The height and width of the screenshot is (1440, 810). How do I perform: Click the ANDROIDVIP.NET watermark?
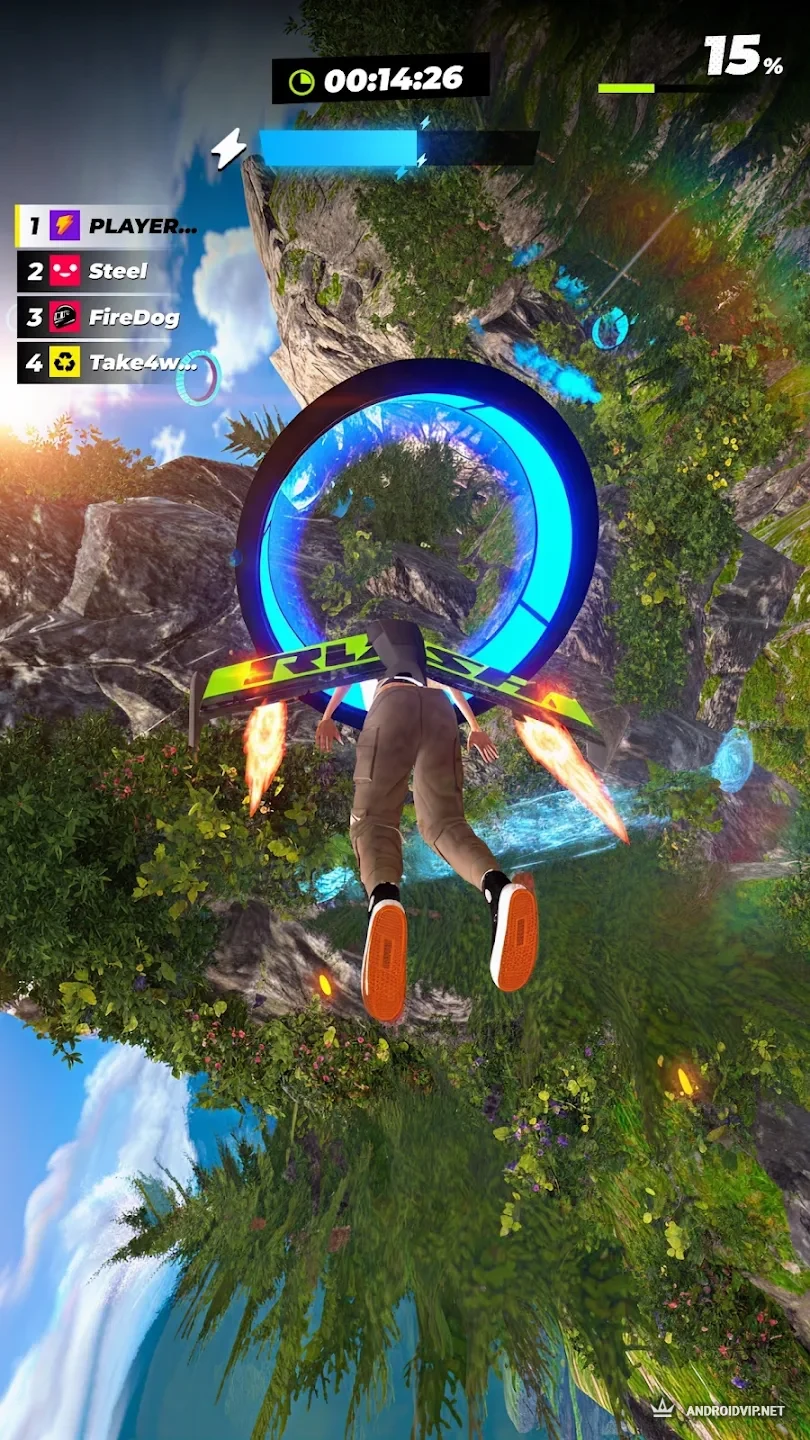pos(718,1410)
